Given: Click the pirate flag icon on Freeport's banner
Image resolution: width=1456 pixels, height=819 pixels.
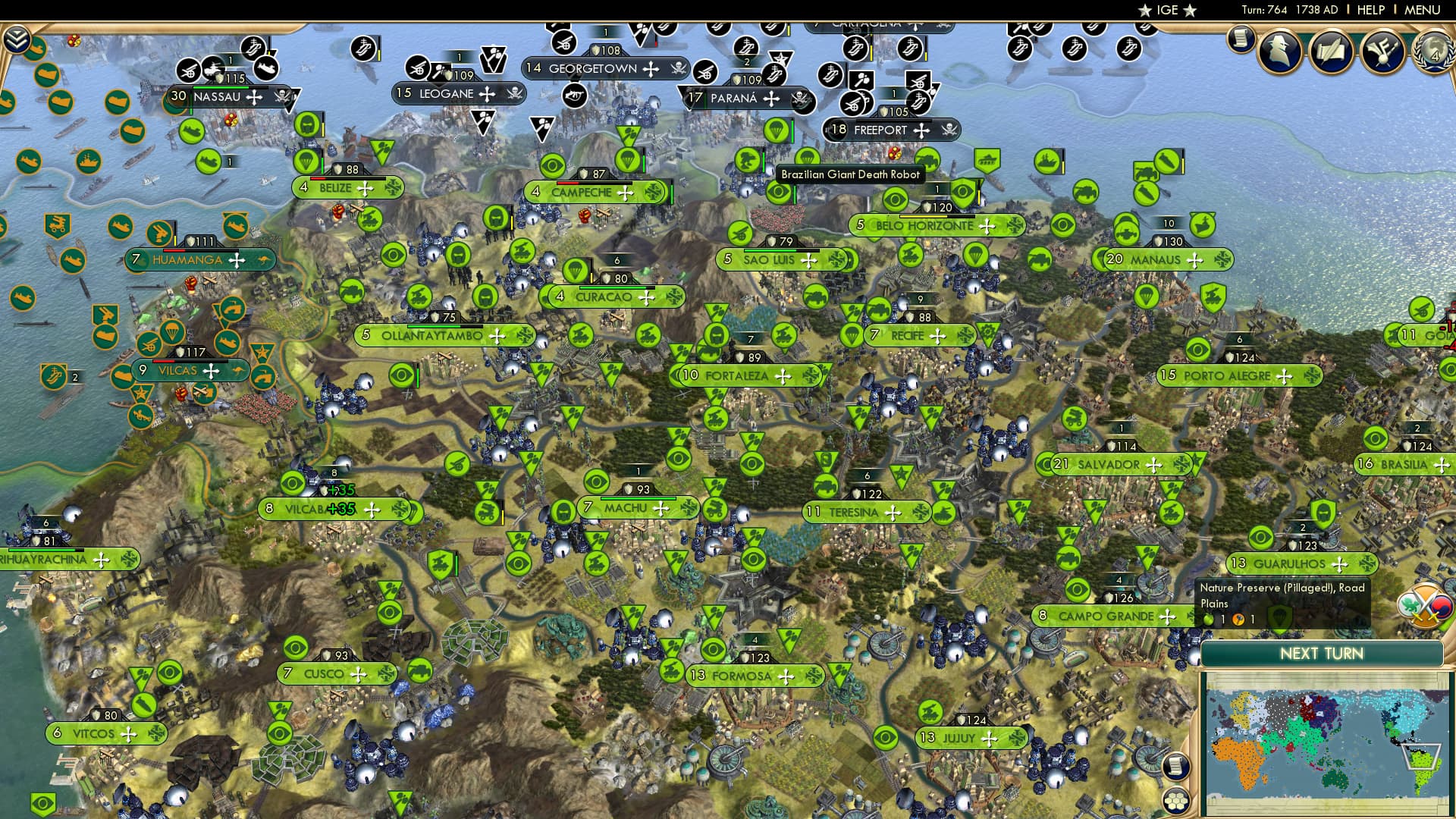Looking at the screenshot, I should tap(949, 130).
